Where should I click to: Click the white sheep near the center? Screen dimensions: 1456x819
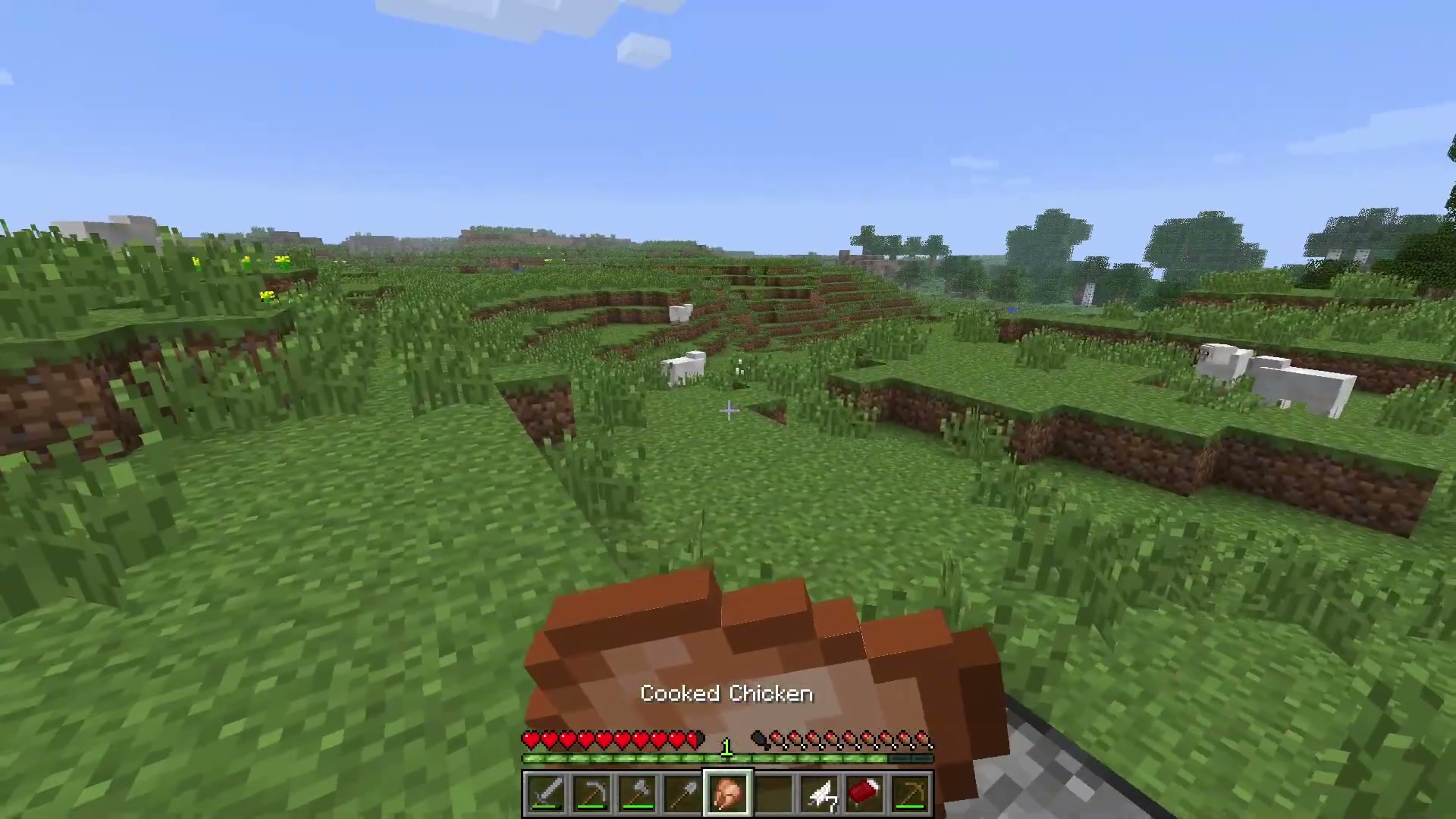[685, 364]
